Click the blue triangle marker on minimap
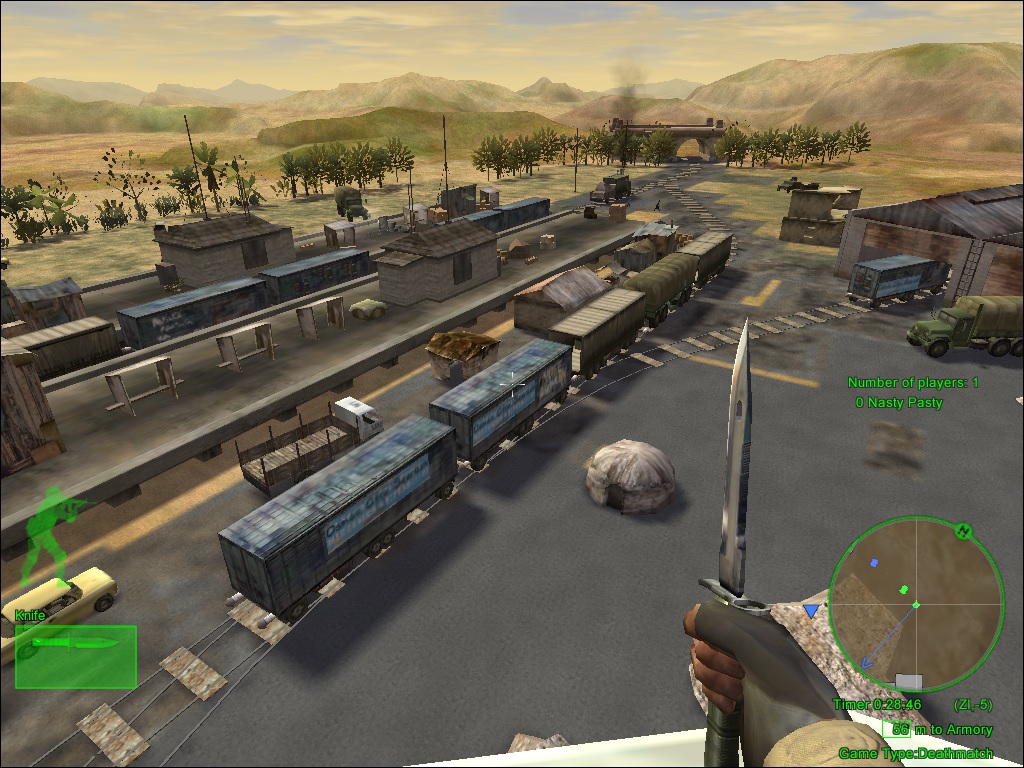Viewport: 1024px width, 768px height. (811, 609)
